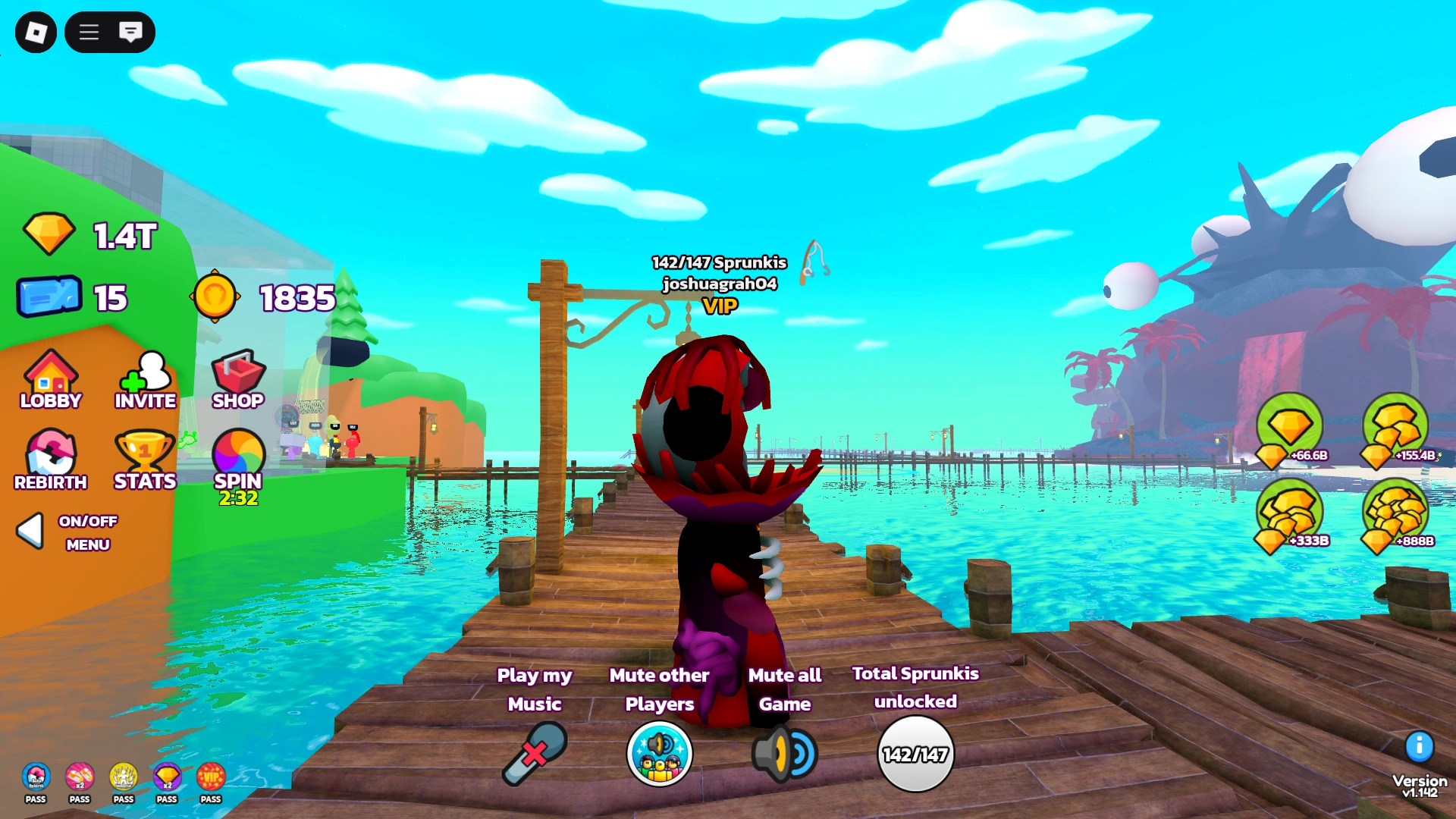
Task: Open the Roblox hamburger menu
Action: point(88,33)
